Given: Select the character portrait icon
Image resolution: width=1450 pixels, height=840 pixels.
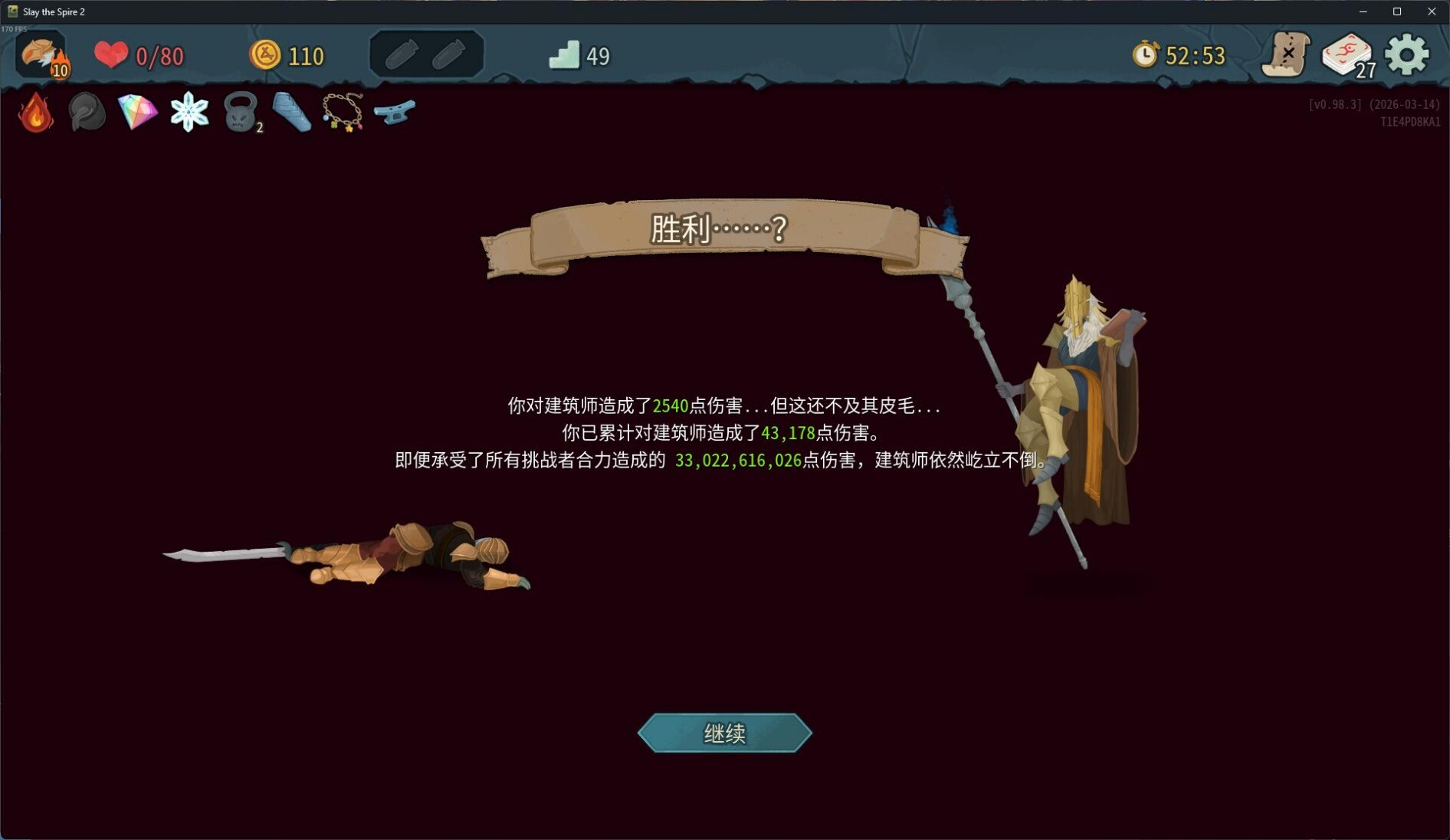Looking at the screenshot, I should 41,55.
